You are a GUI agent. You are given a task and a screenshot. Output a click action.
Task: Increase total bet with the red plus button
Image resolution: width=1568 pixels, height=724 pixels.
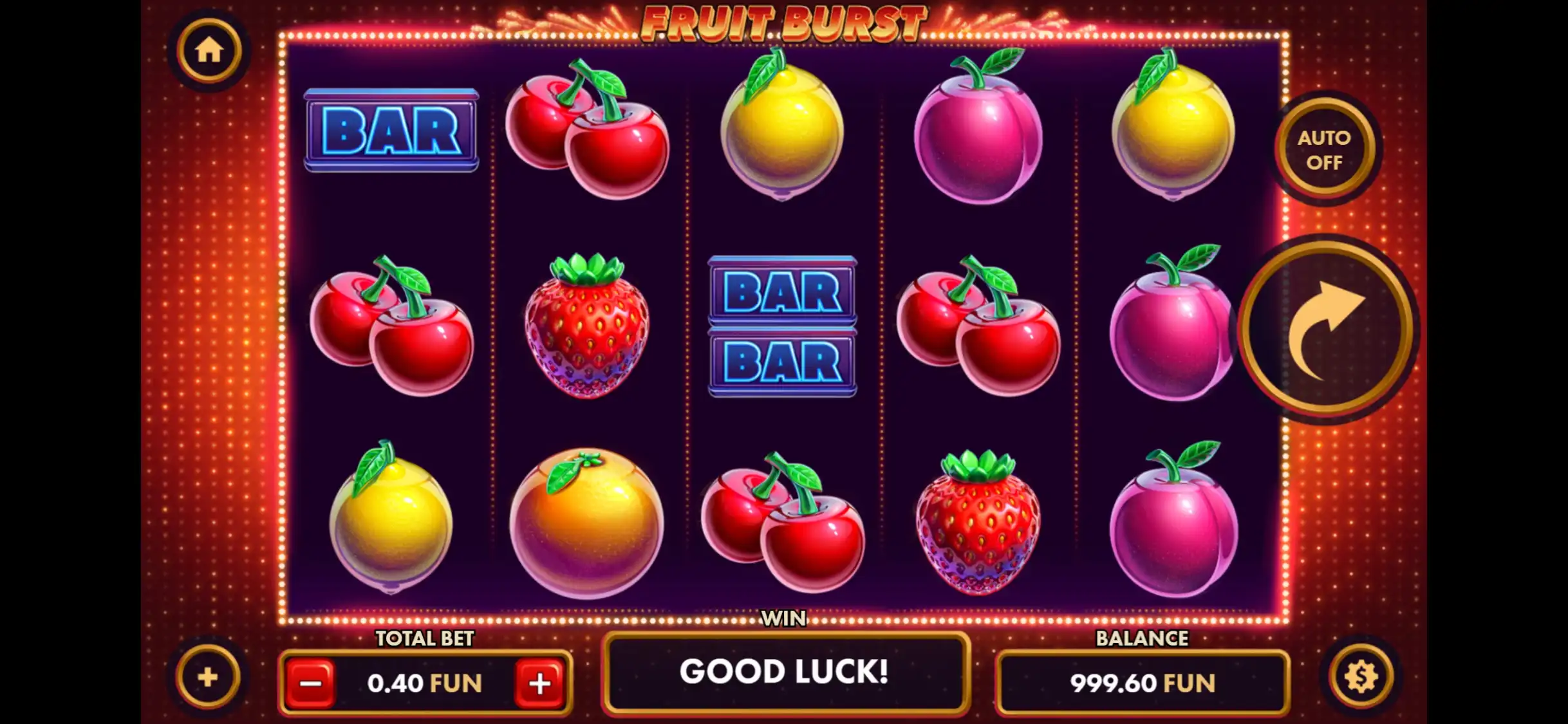click(x=539, y=683)
